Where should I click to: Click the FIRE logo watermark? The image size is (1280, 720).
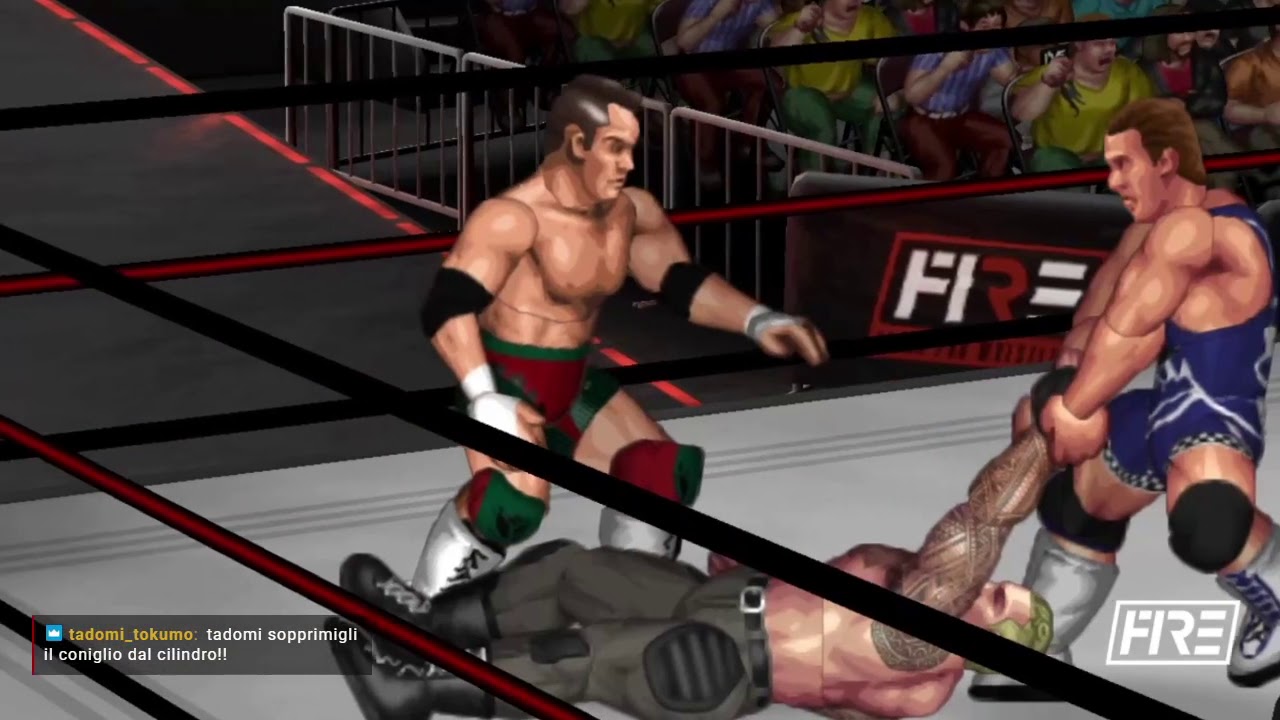point(1172,633)
